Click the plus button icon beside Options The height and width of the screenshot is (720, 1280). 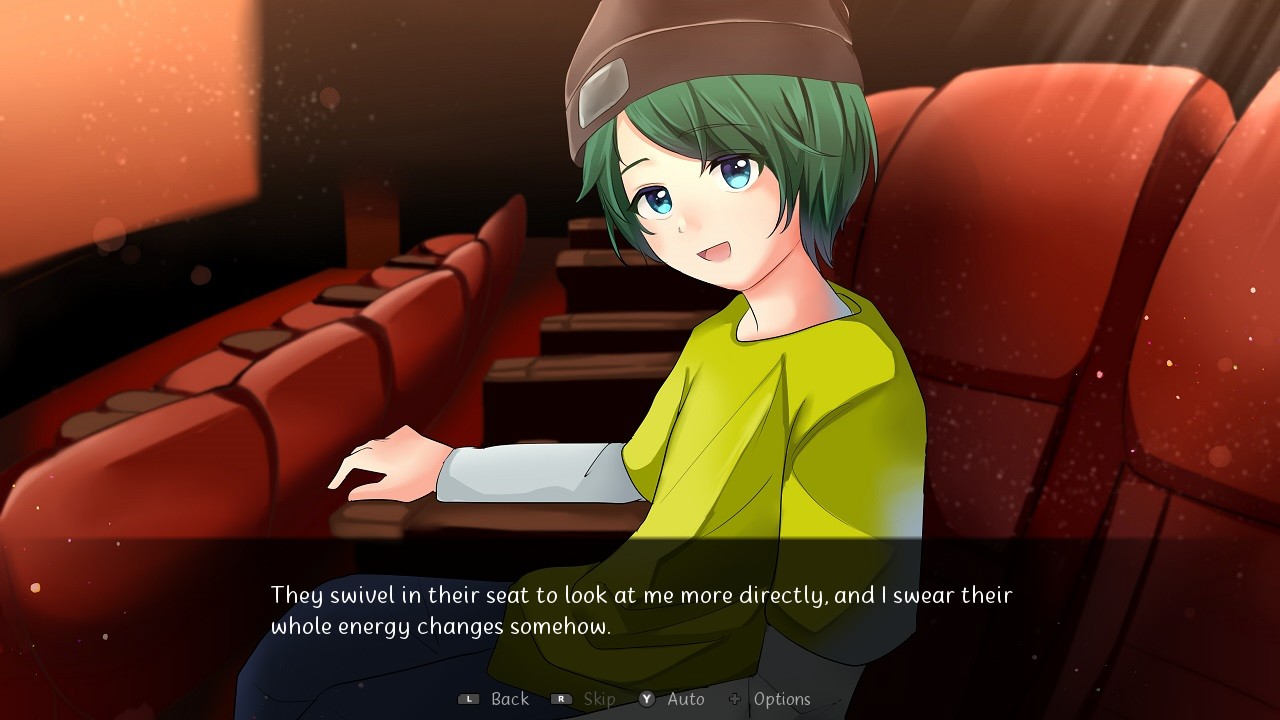pos(737,699)
